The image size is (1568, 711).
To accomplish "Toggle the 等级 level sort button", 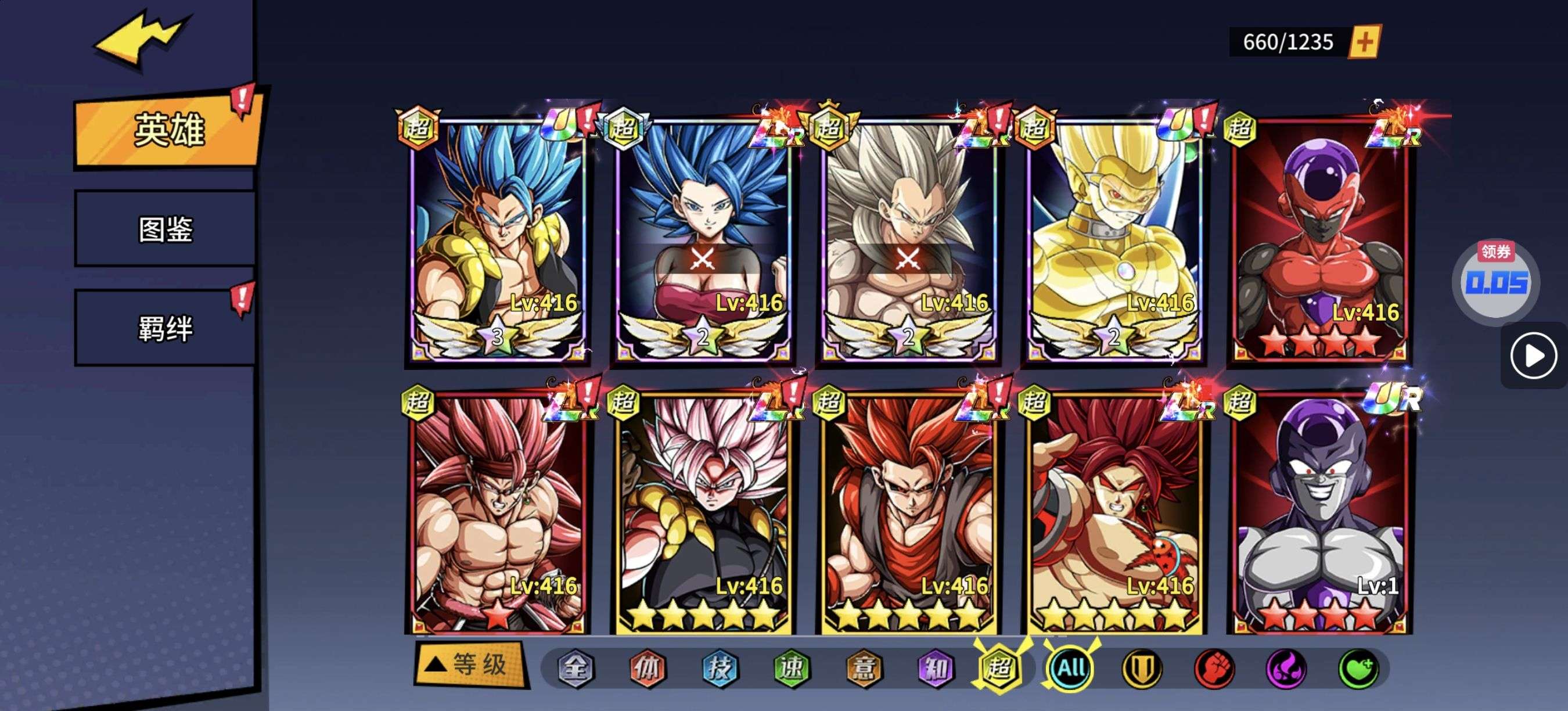I will click(x=470, y=665).
